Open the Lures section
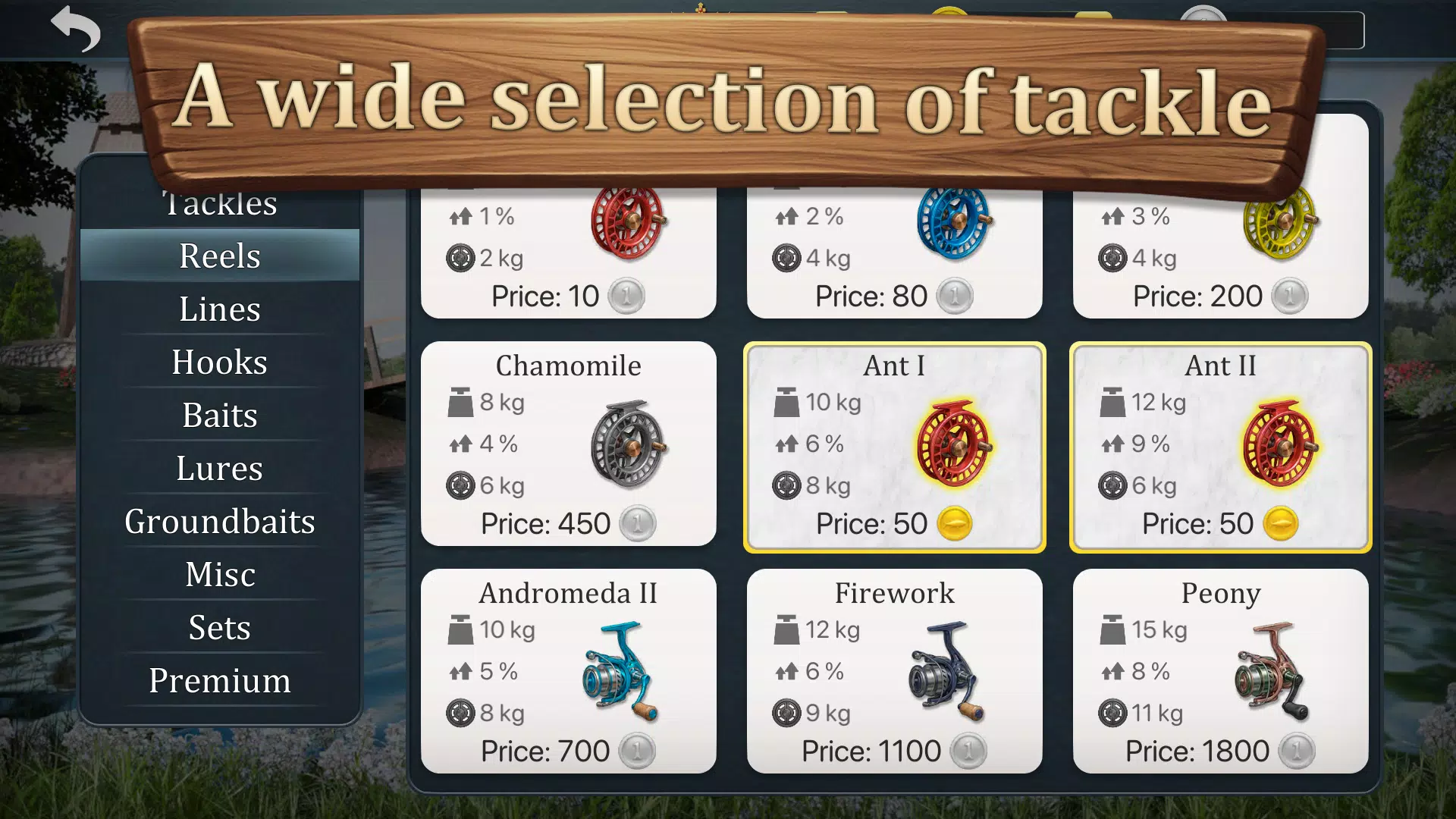Viewport: 1456px width, 819px height. [x=219, y=469]
